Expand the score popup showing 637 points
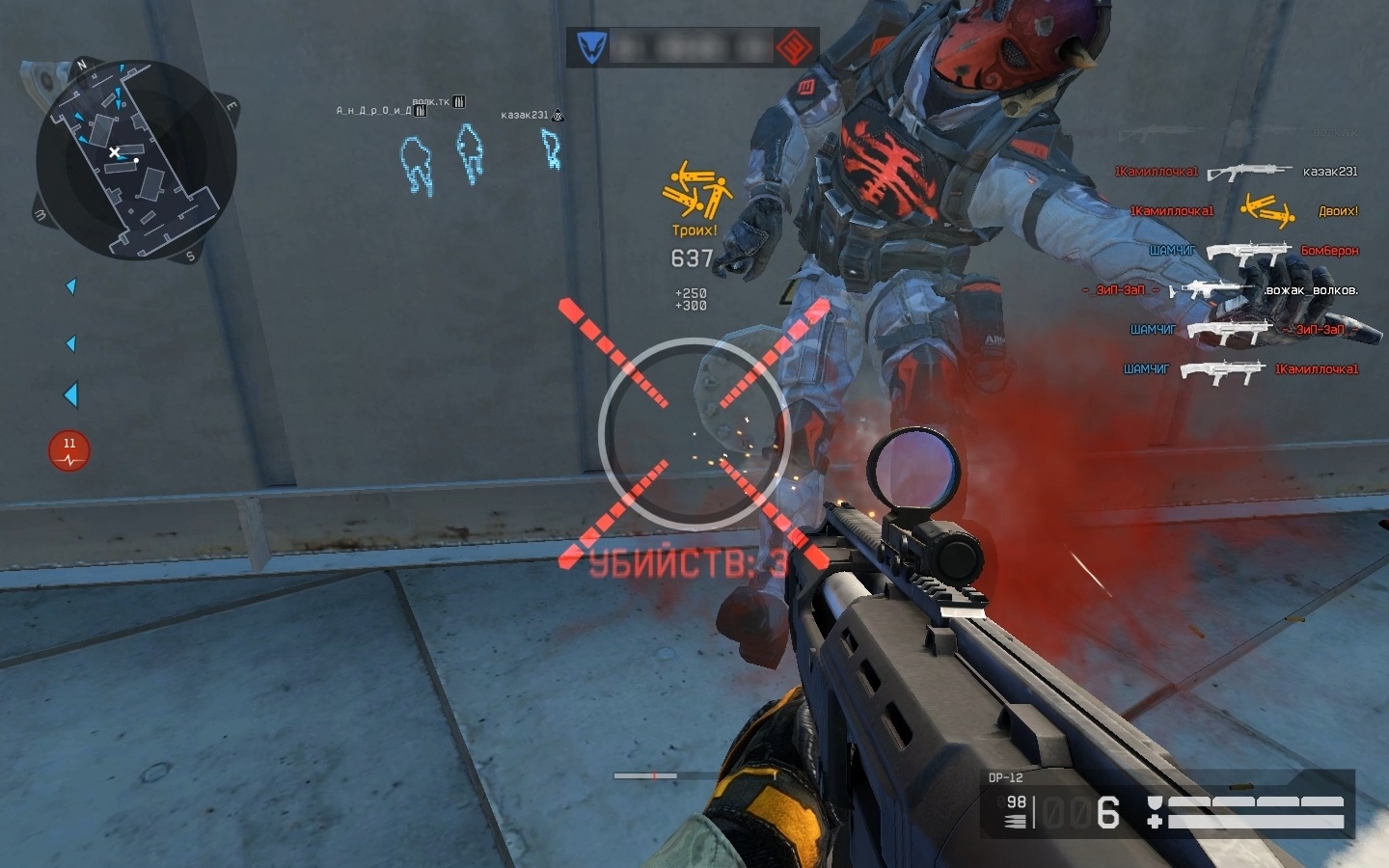 point(693,258)
